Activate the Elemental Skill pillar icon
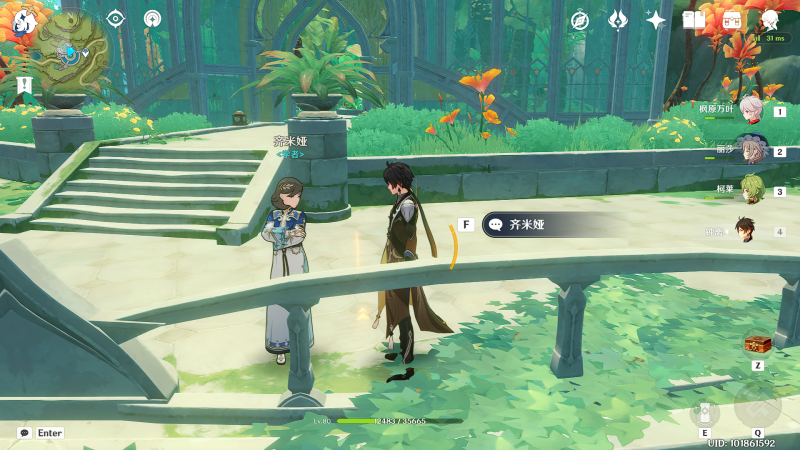The height and width of the screenshot is (450, 800). tap(704, 413)
